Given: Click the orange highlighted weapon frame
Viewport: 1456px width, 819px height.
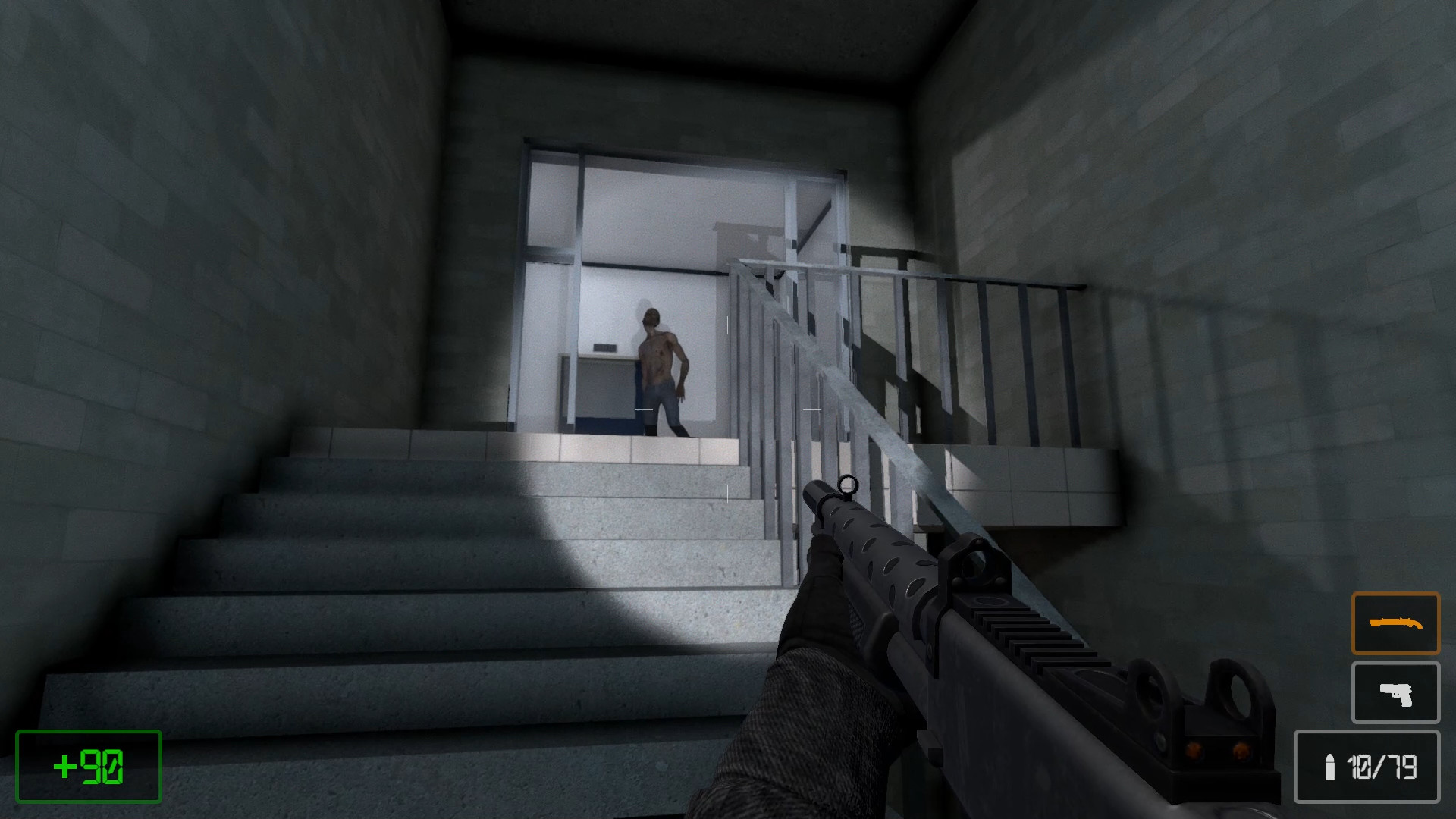Looking at the screenshot, I should coord(1395,624).
